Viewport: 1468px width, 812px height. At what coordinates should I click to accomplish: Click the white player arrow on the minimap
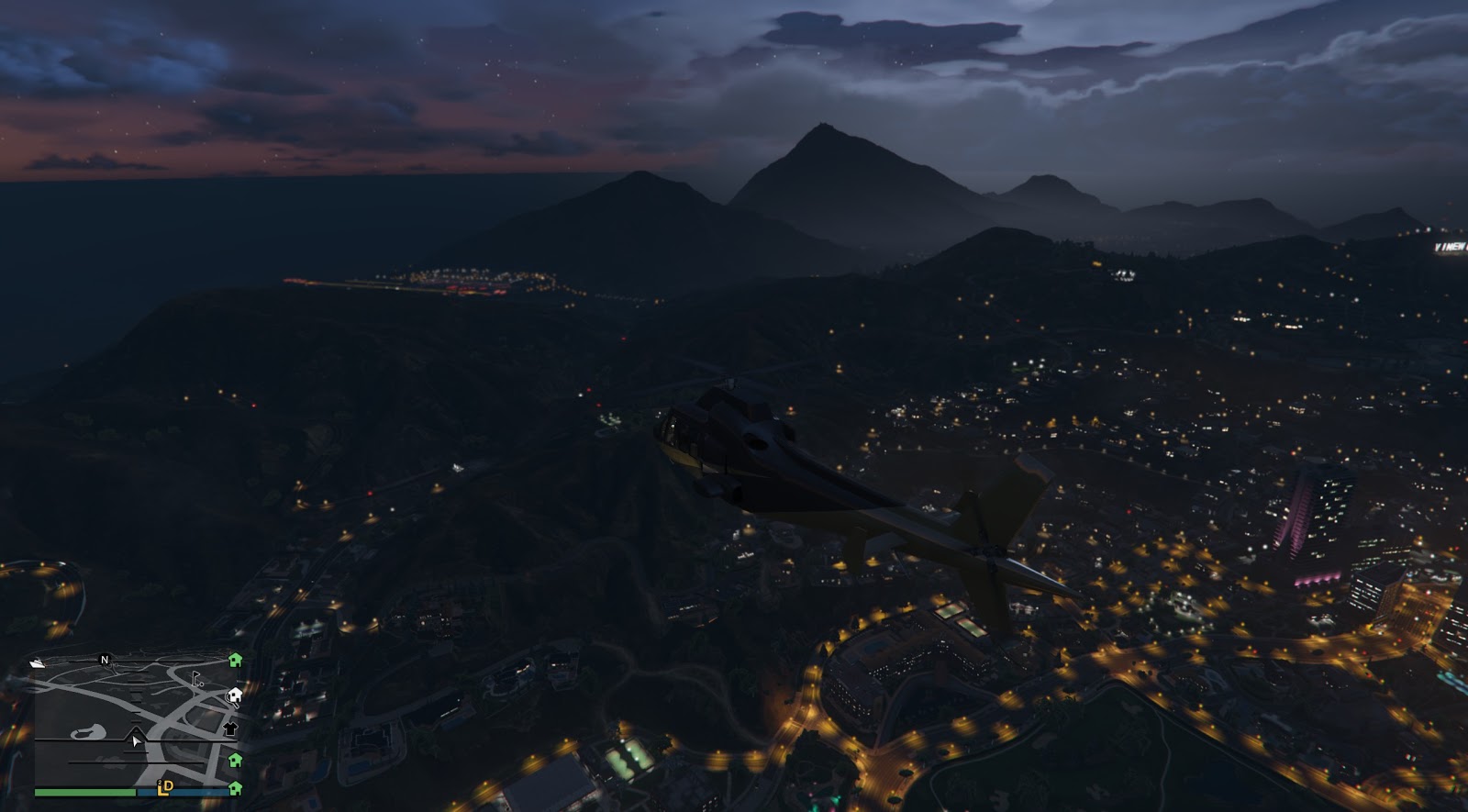click(x=136, y=740)
